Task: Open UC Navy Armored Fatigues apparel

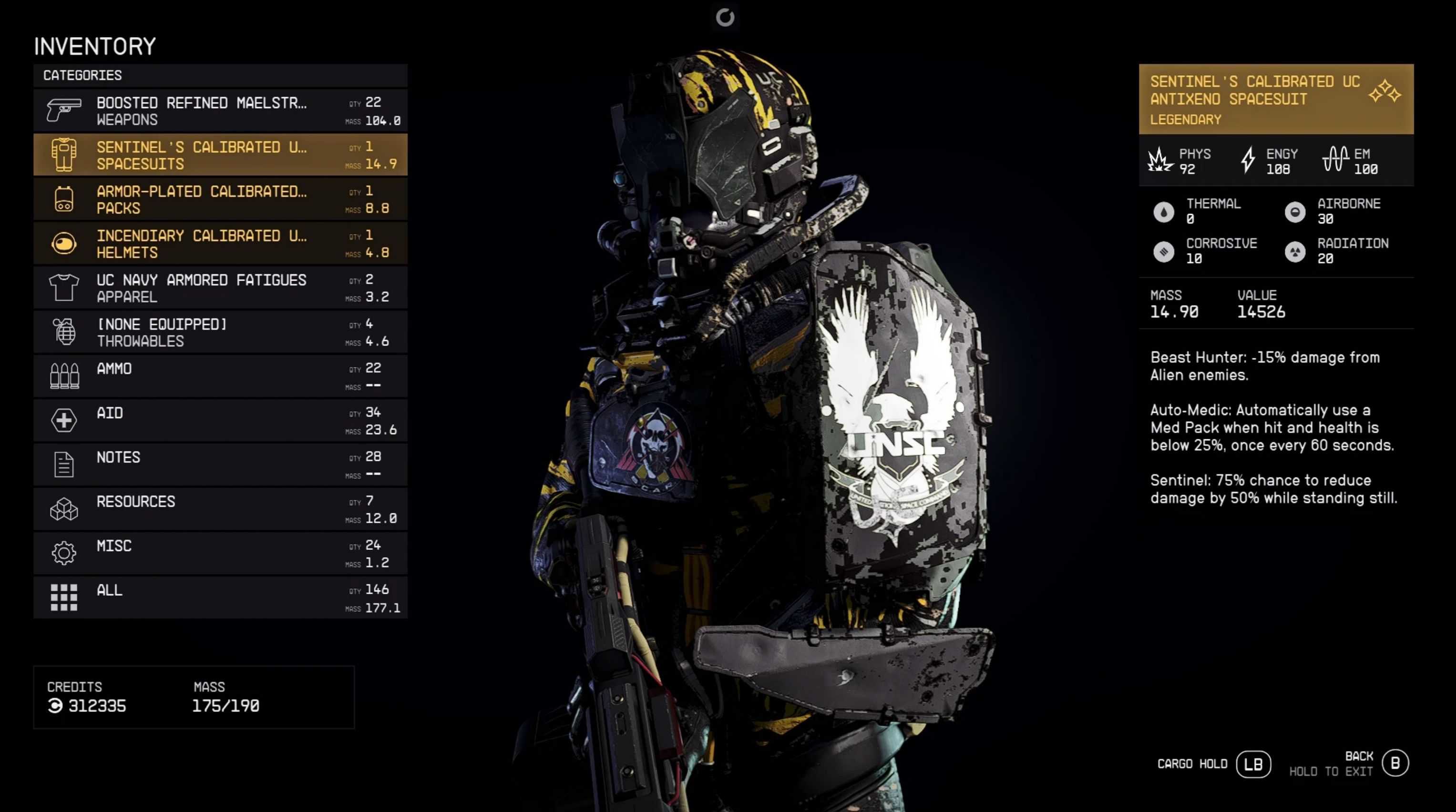Action: pyautogui.click(x=220, y=288)
